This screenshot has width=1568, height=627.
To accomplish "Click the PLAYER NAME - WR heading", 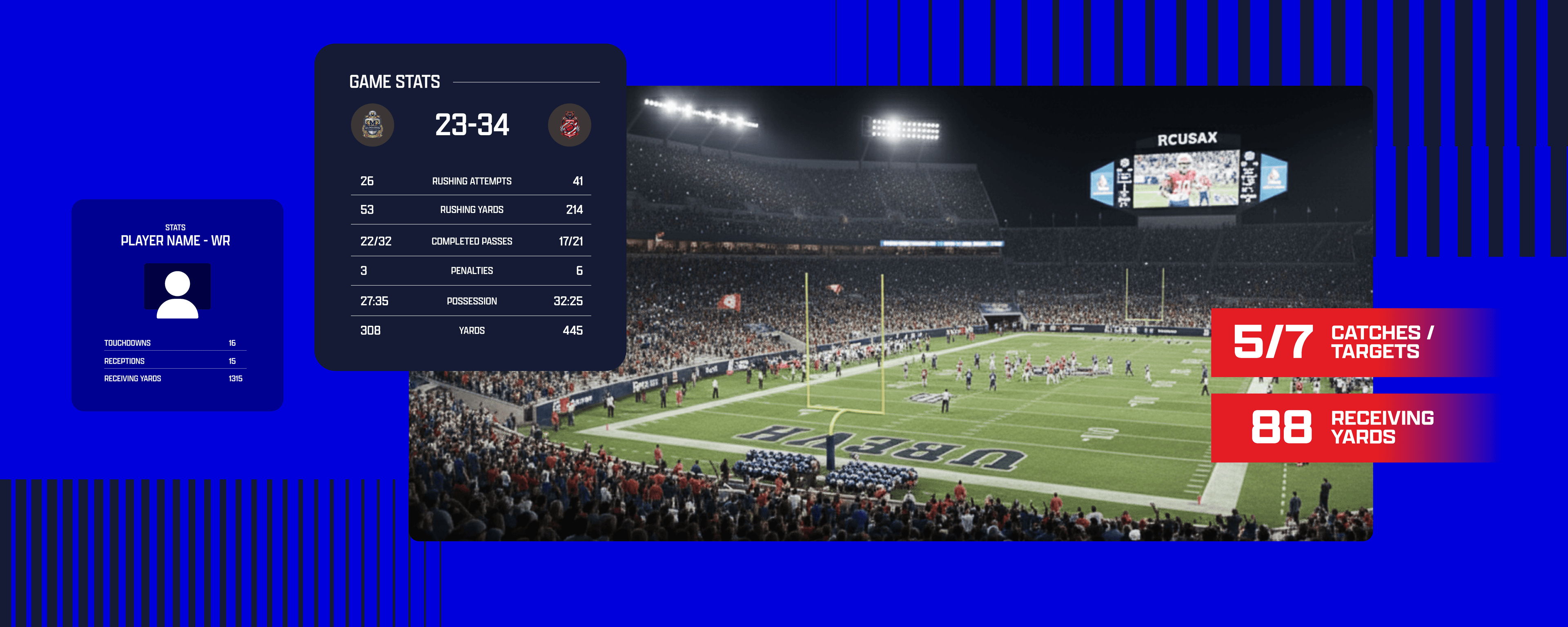I will pos(175,240).
